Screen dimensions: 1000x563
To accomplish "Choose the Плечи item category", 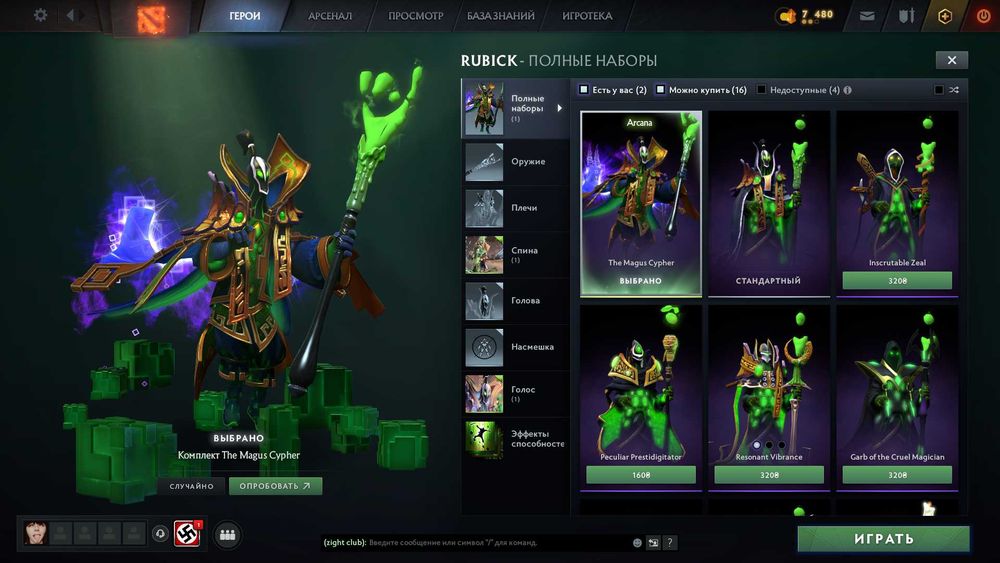I will (x=515, y=208).
